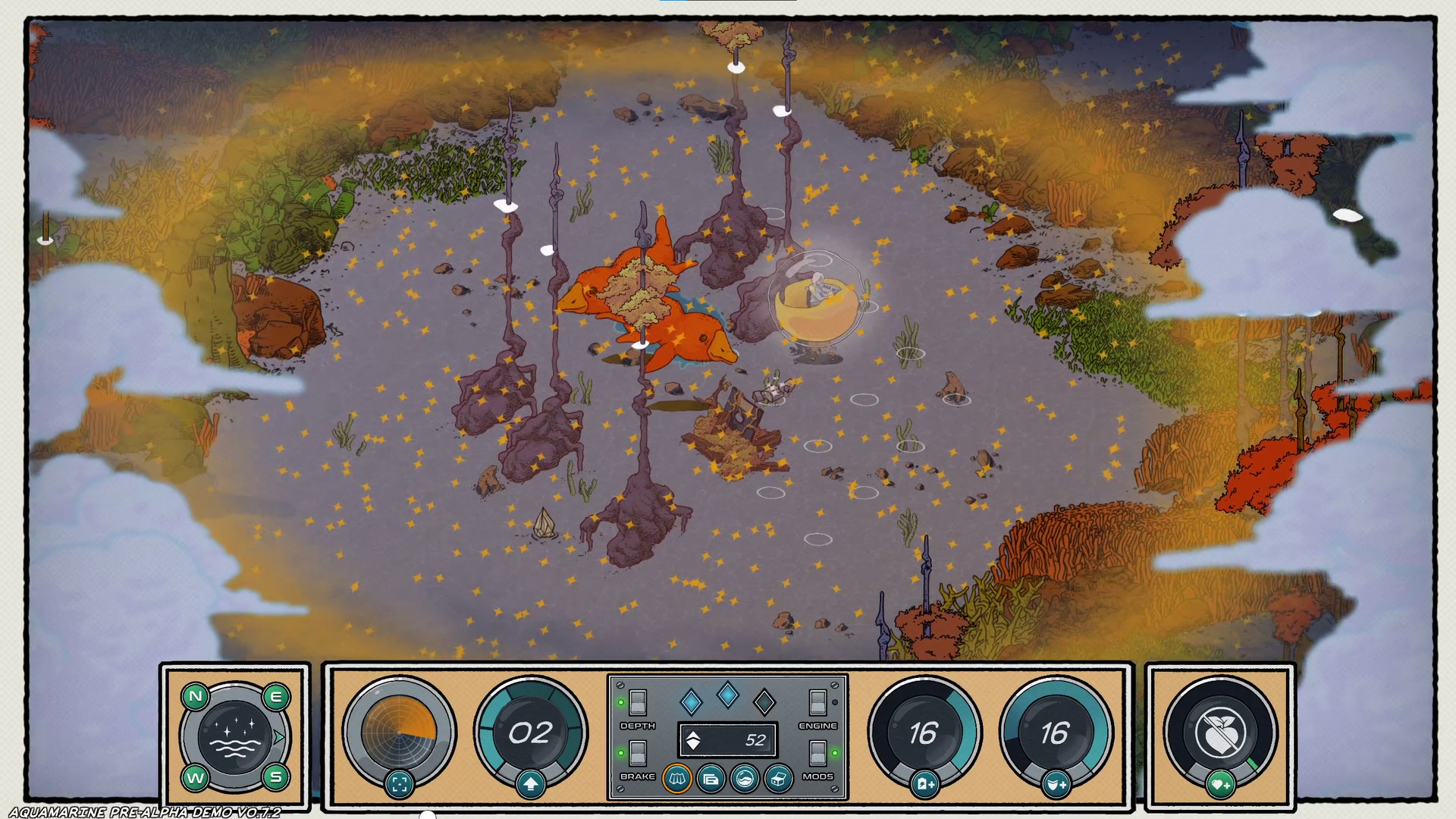Toggle the ENGINE switch

(x=817, y=702)
